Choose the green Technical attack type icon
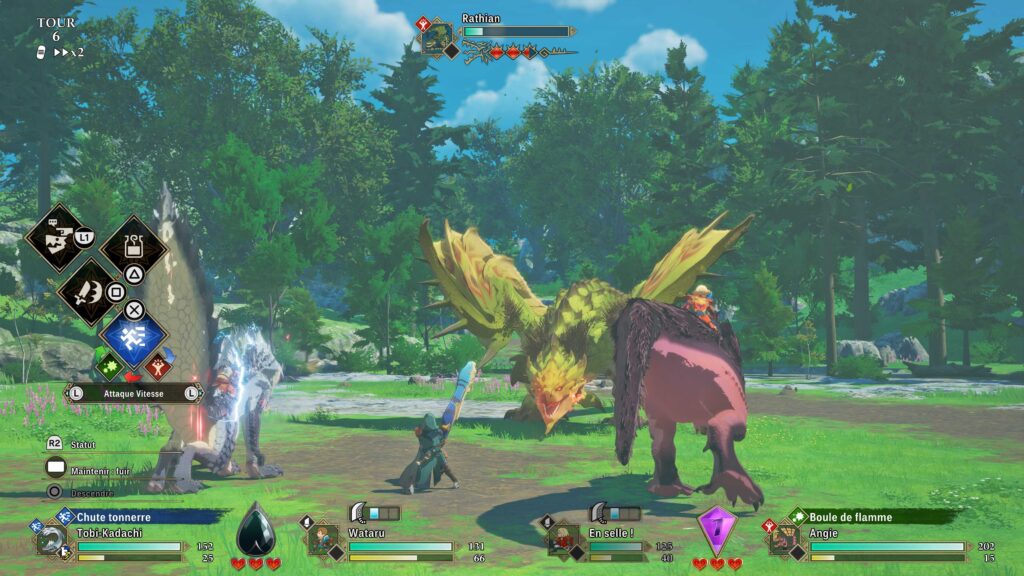Screen dimensions: 1024x576 109,366
